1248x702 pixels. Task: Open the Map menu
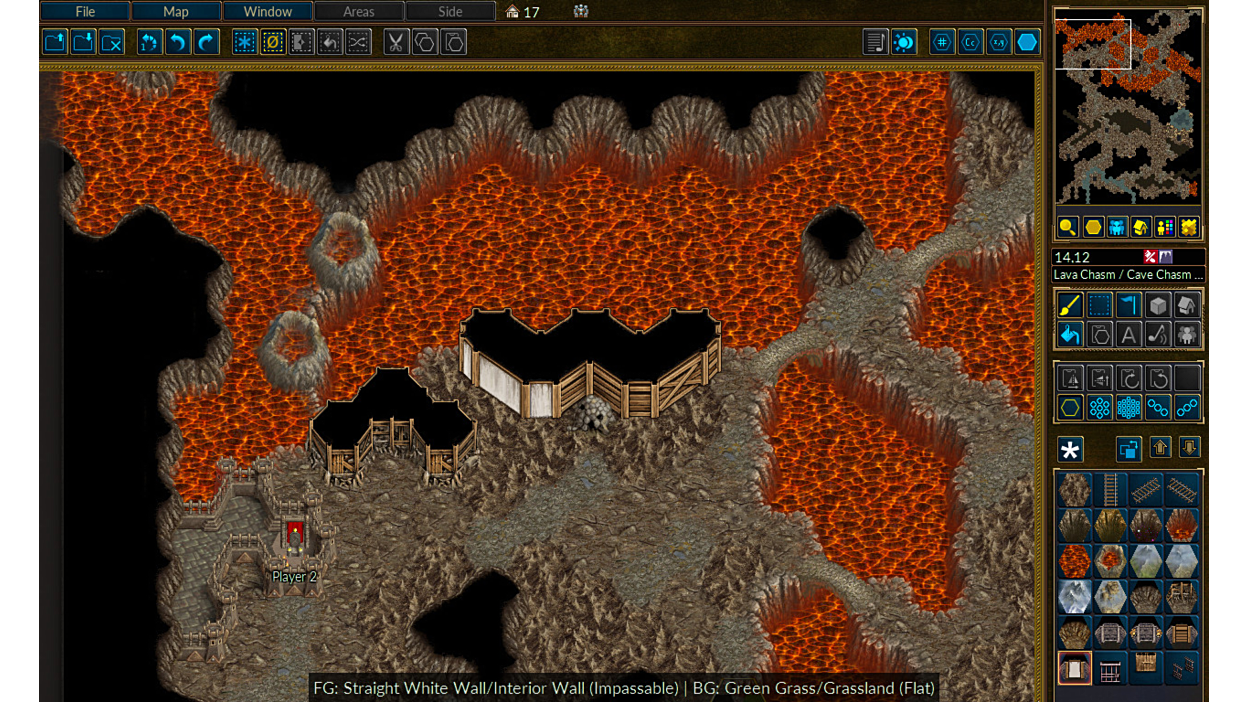(x=176, y=12)
